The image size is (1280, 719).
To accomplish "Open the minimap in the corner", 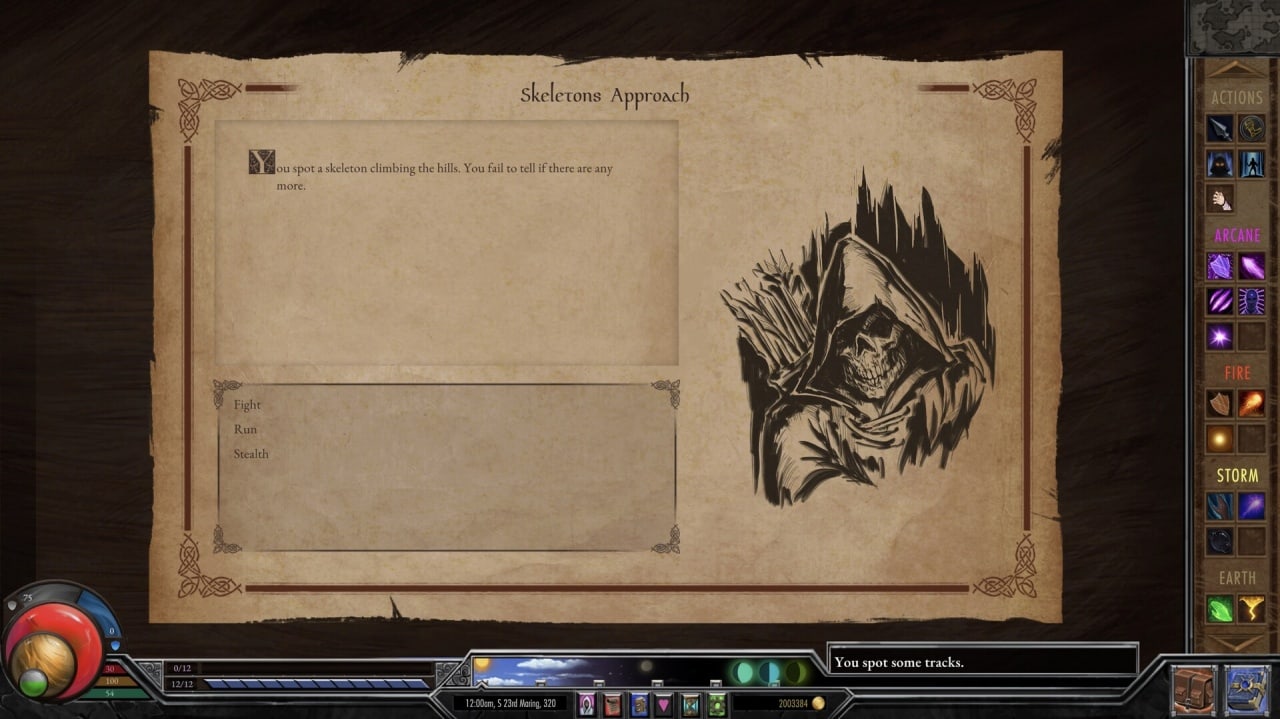I will coord(1232,27).
